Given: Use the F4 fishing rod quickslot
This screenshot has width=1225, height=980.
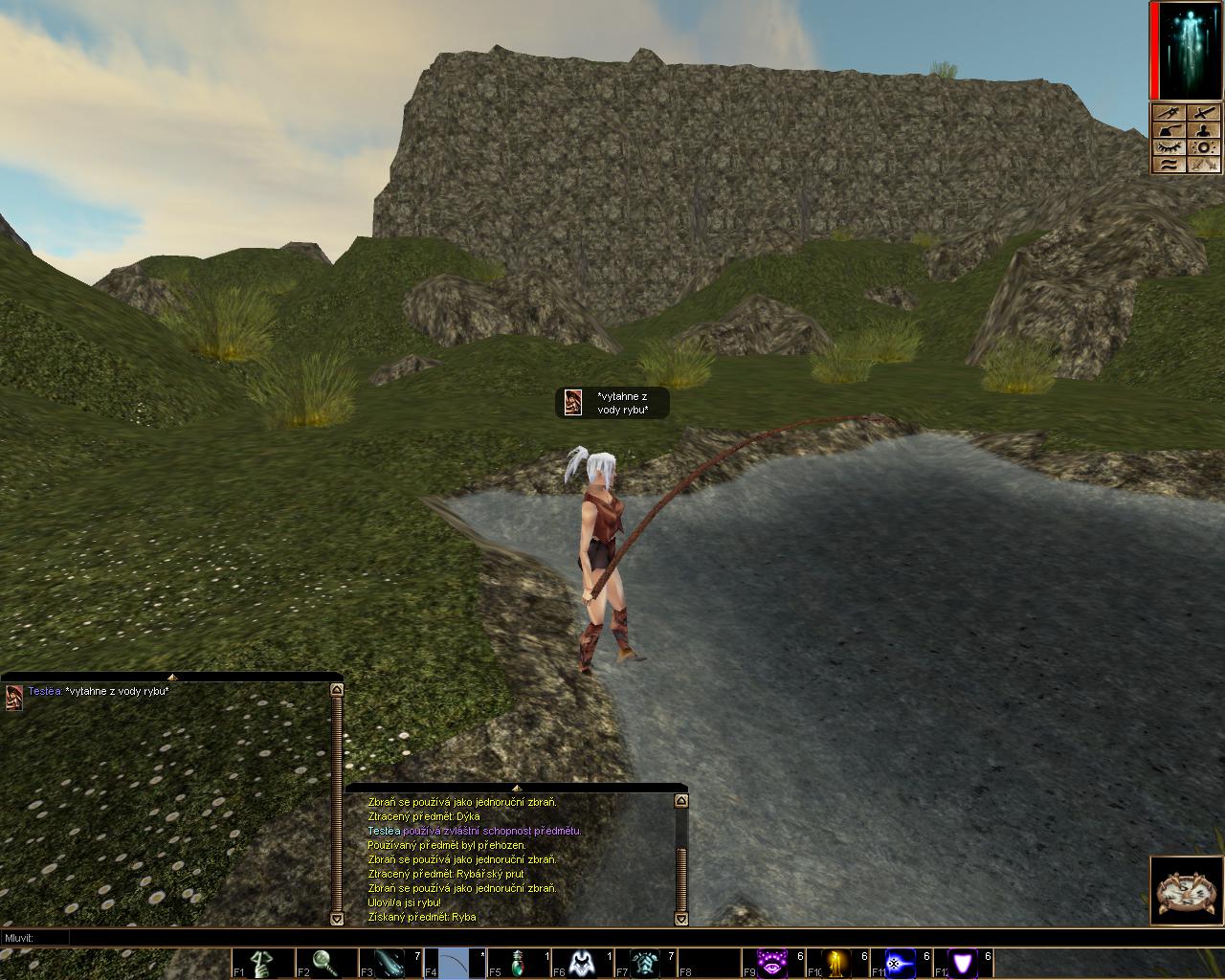Looking at the screenshot, I should [455, 963].
